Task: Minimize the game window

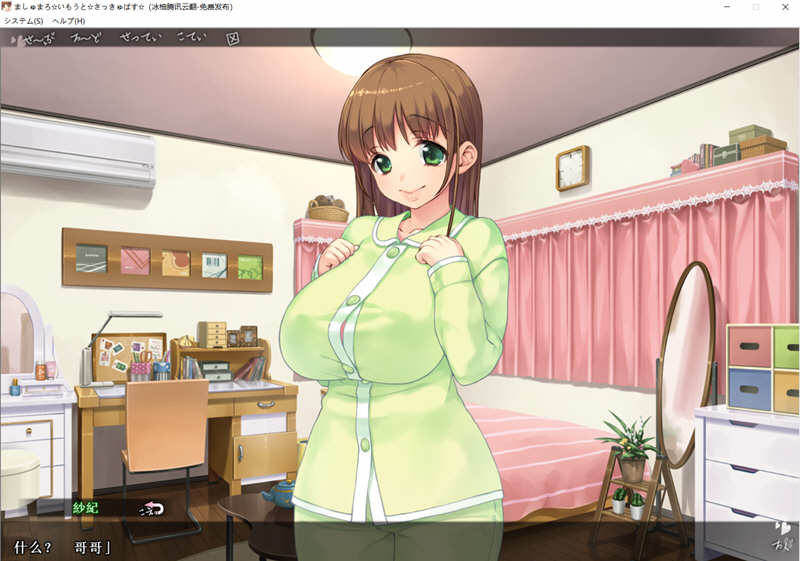Action: (726, 7)
